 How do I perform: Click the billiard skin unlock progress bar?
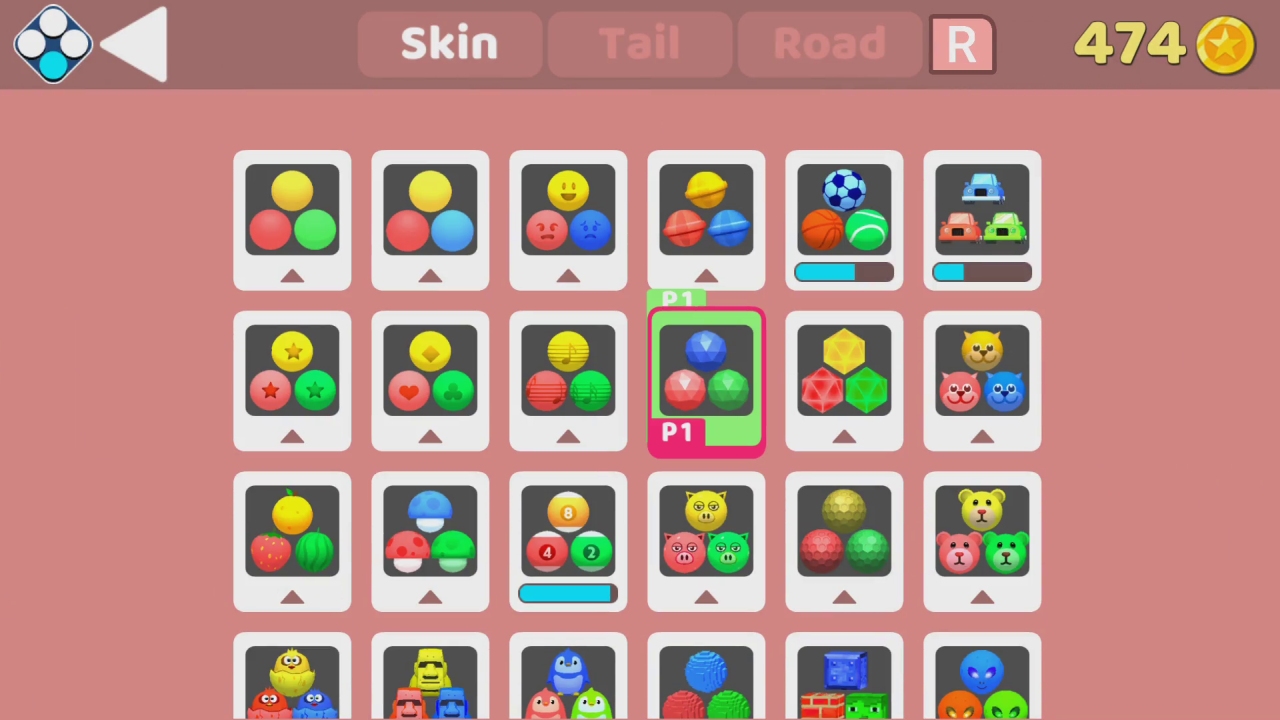coord(568,594)
